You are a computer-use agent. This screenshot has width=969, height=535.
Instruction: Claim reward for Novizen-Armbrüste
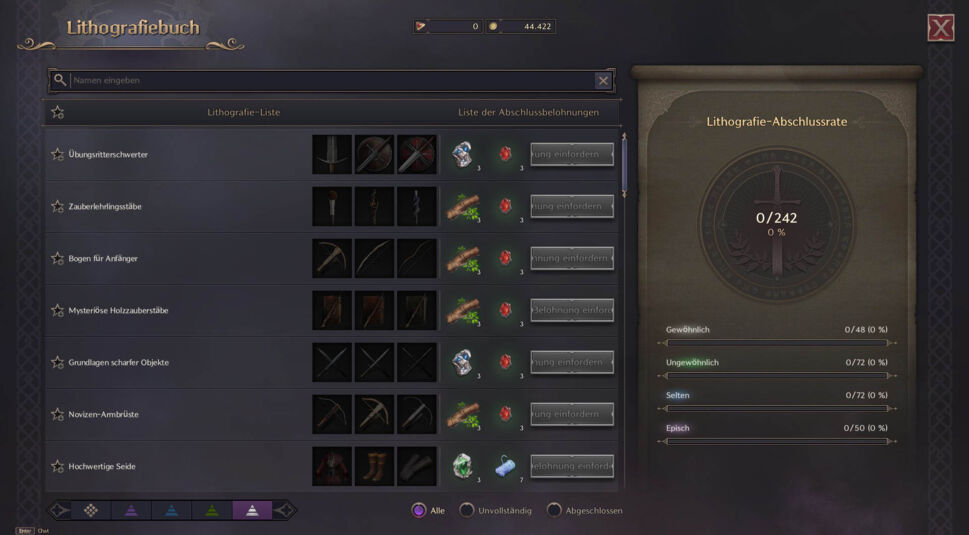point(571,414)
